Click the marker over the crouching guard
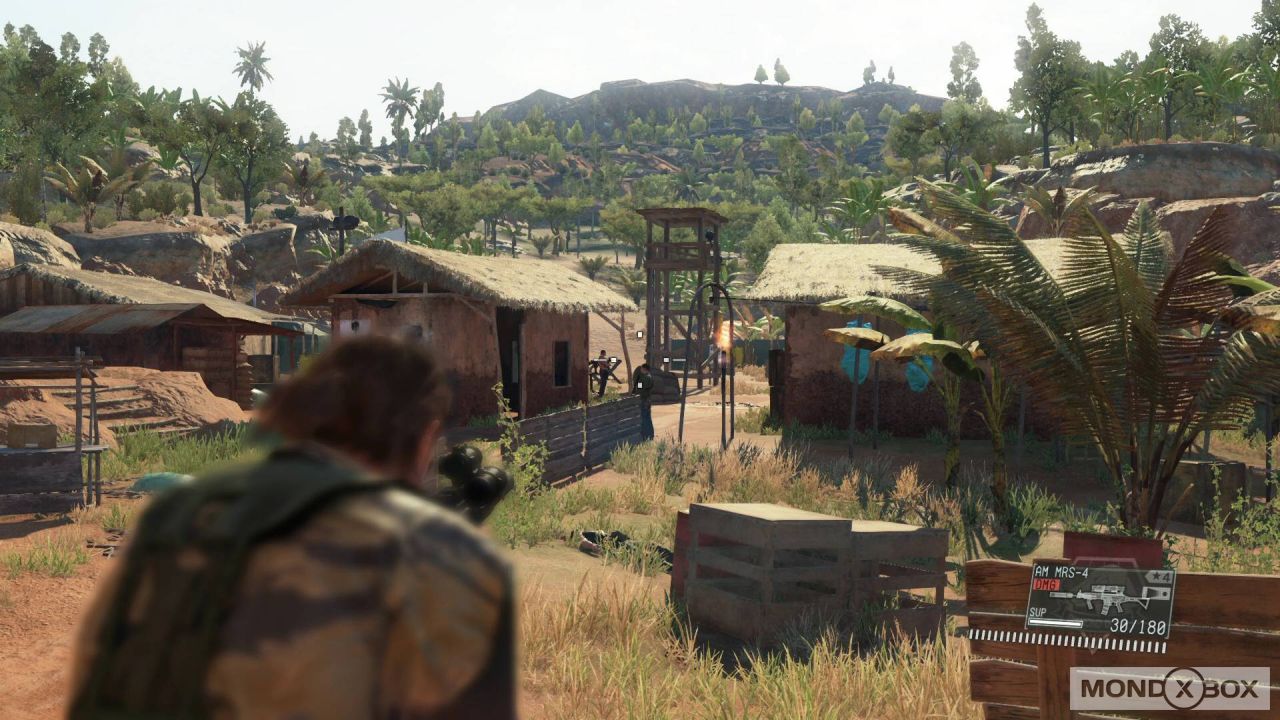 coord(640,385)
